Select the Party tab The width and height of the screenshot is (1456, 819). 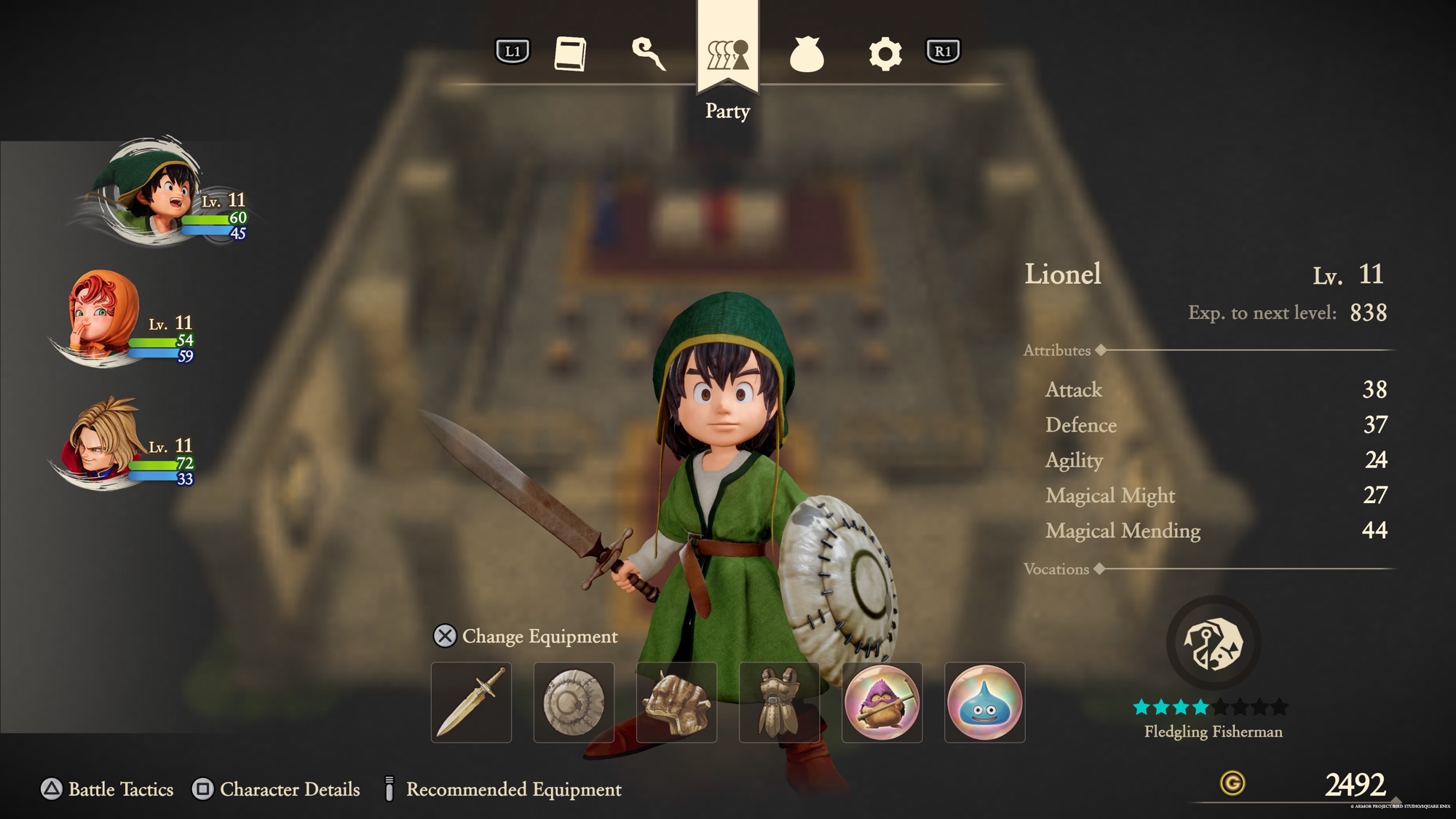pos(727,55)
